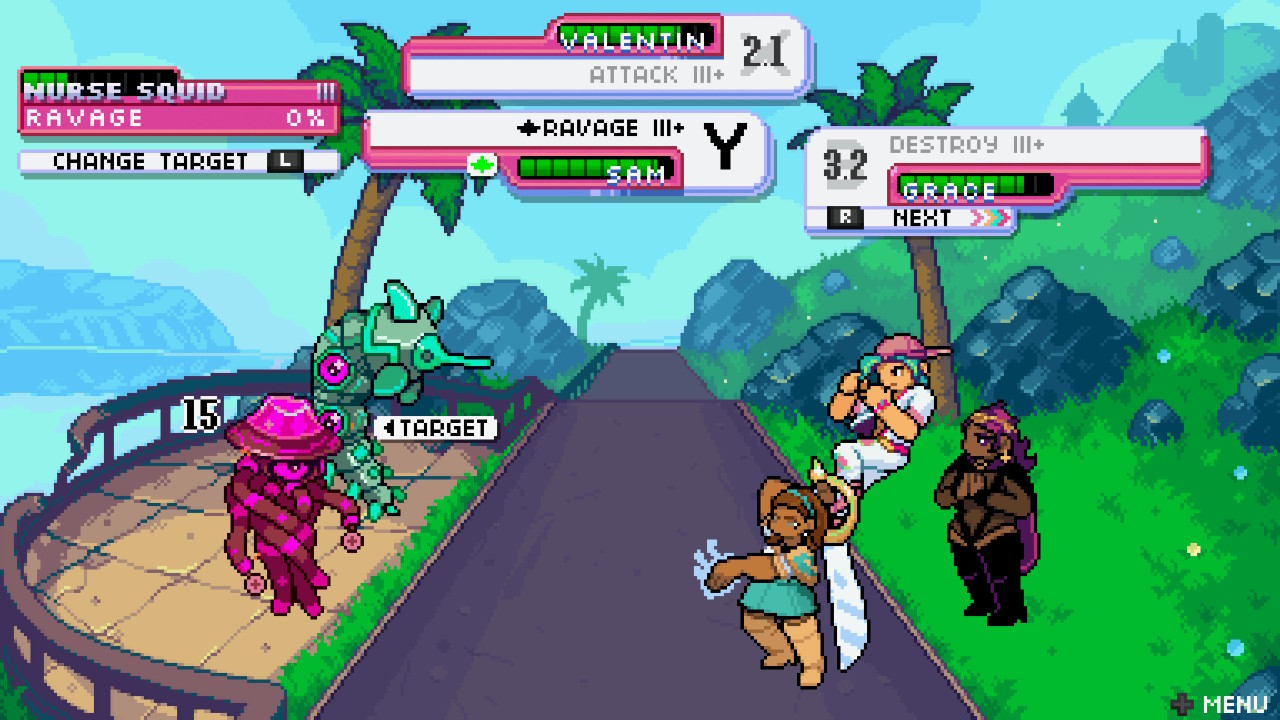The height and width of the screenshot is (720, 1280).
Task: Select the green plus type icon beside Sam
Action: [x=483, y=165]
